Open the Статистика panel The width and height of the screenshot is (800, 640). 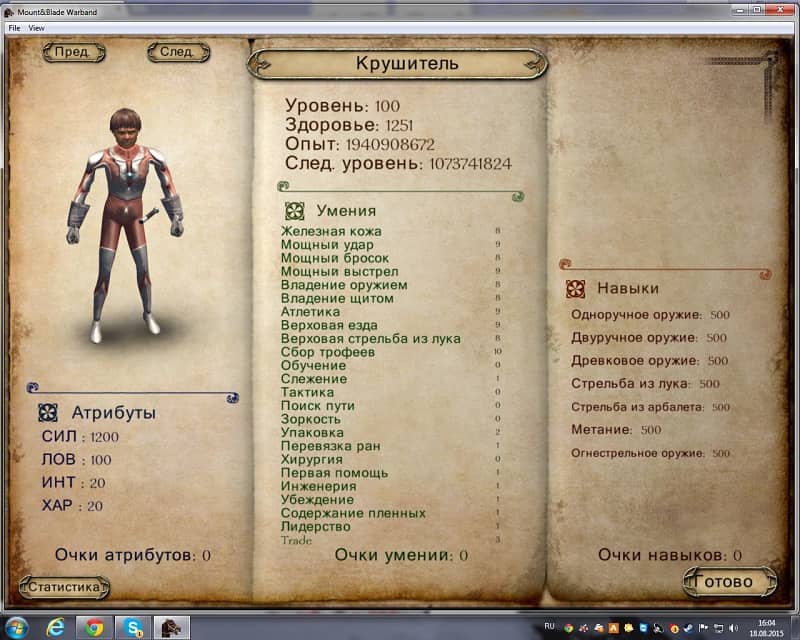[x=64, y=587]
